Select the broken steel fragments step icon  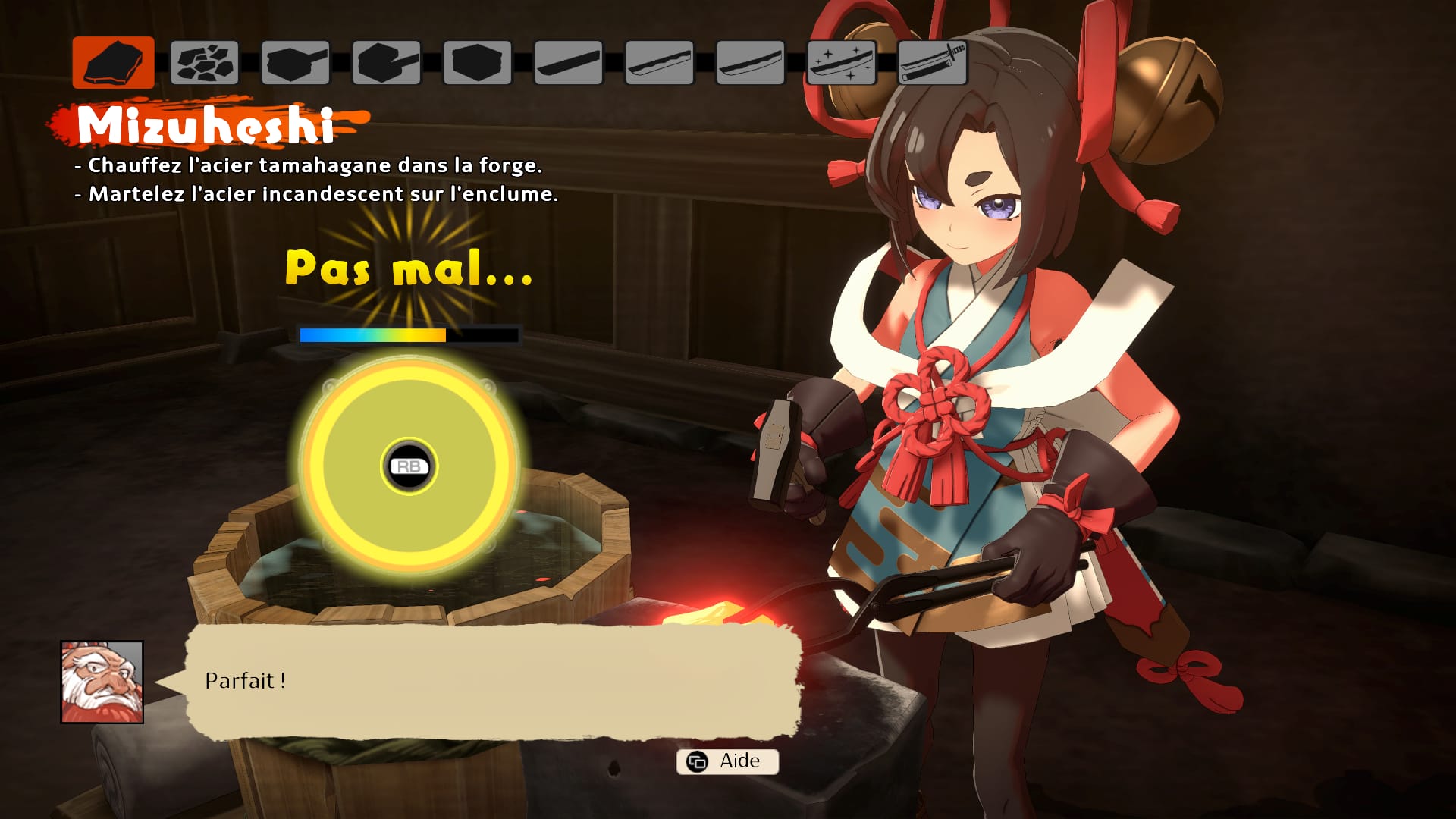(x=205, y=63)
